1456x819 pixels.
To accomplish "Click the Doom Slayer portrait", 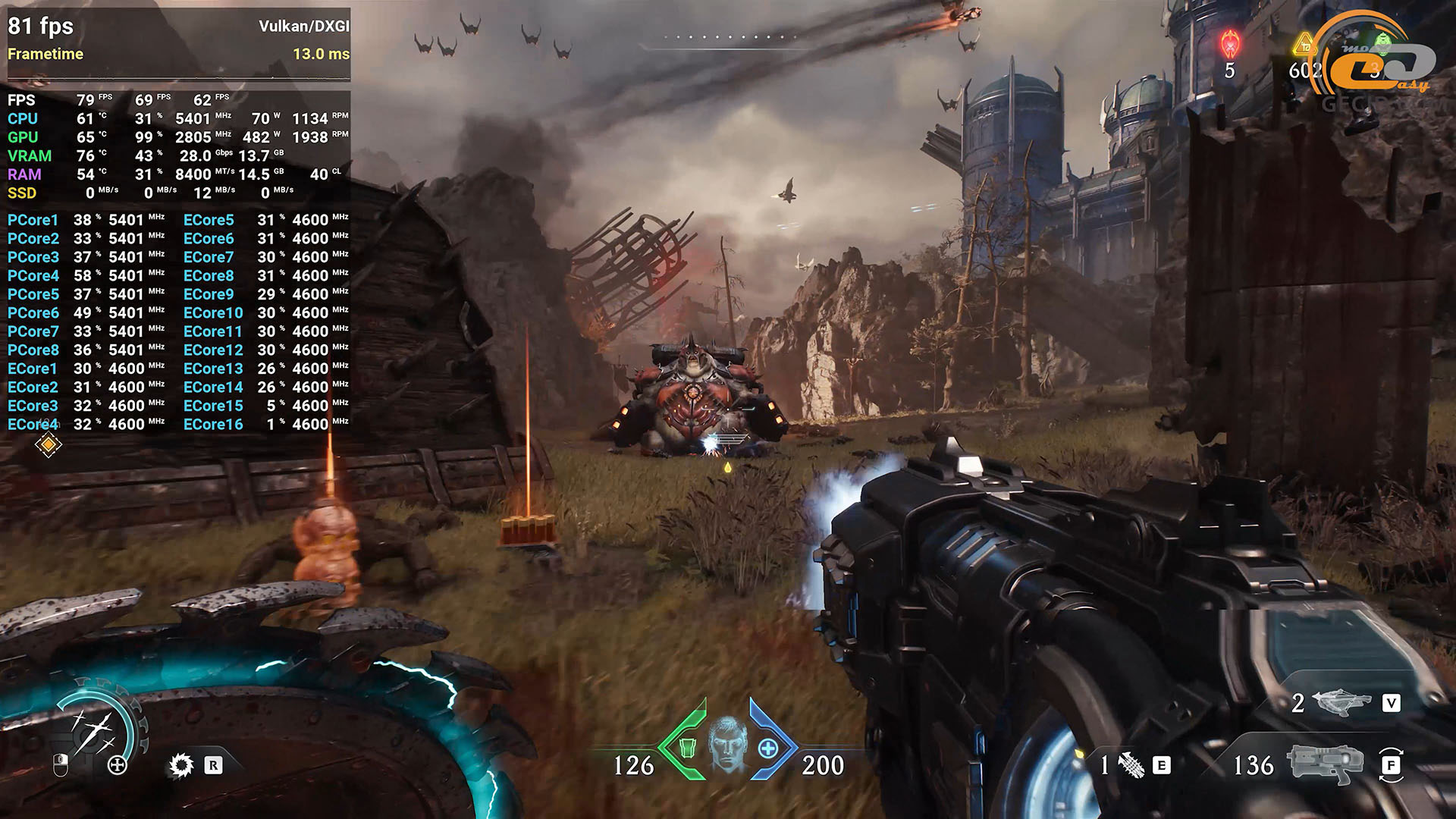I will click(x=727, y=744).
